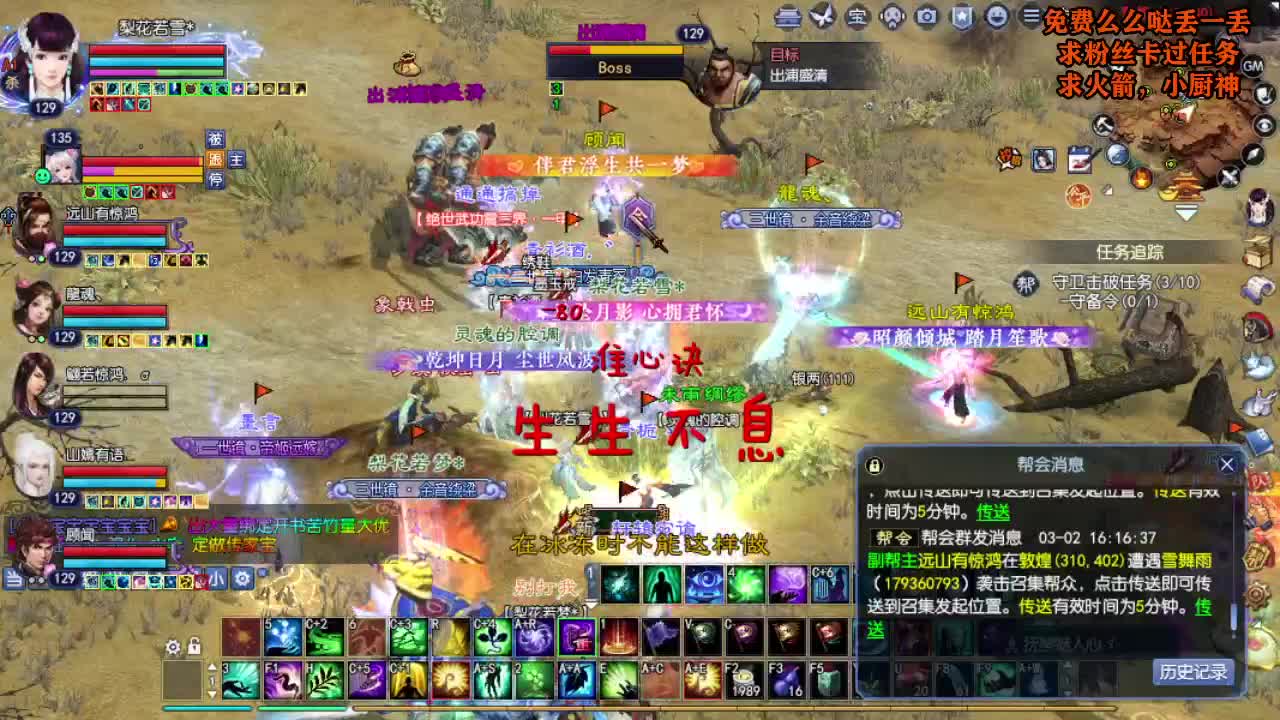Viewport: 1280px width, 720px height.
Task: Click the up arrow to switch skill bar page
Action: (211, 667)
